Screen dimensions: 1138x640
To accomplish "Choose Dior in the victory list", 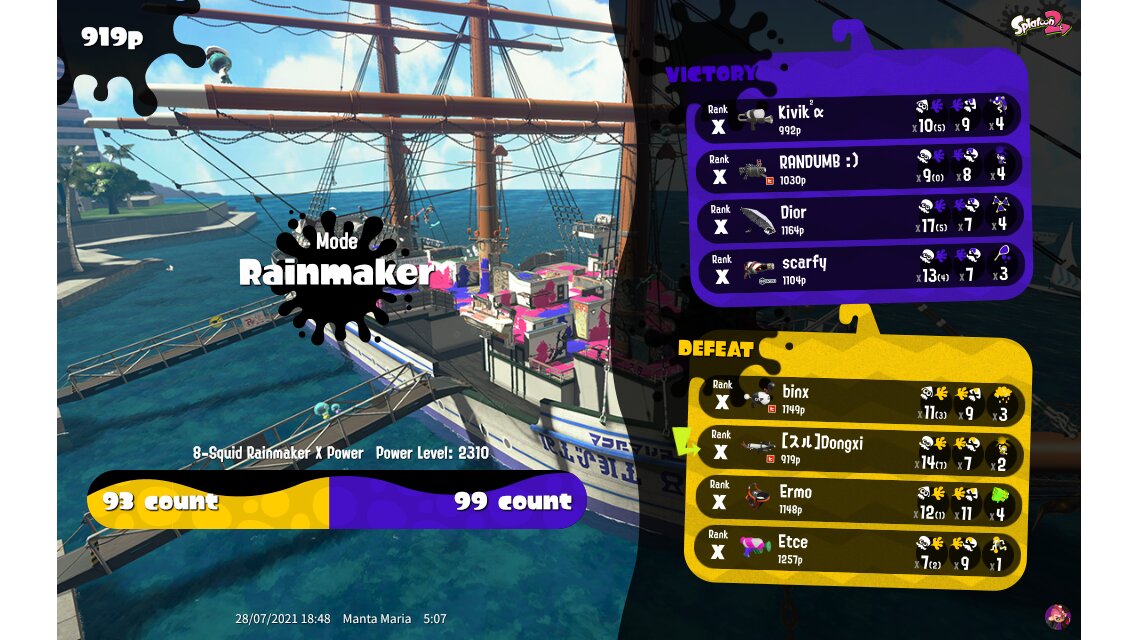I will 858,217.
